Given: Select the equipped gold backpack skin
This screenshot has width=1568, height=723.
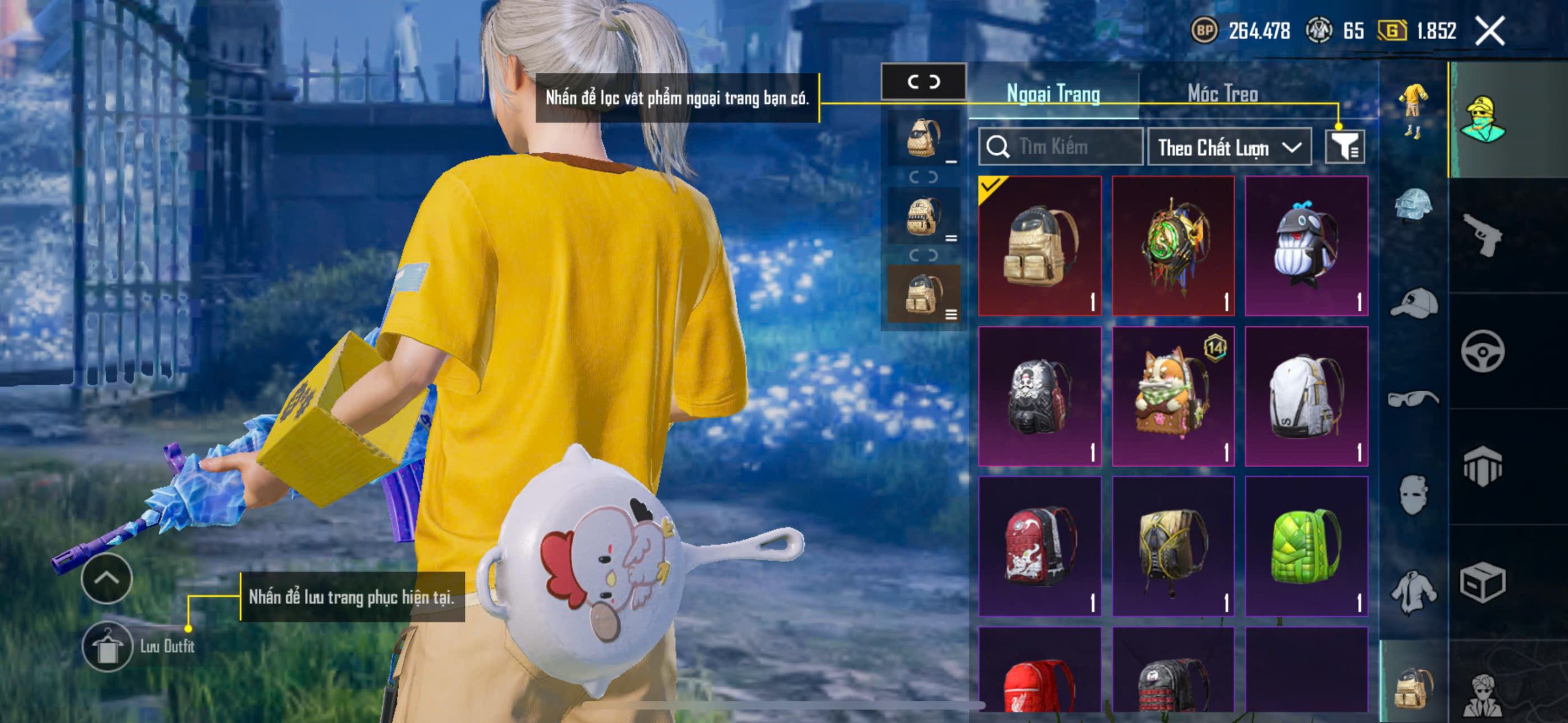Looking at the screenshot, I should pyautogui.click(x=1039, y=246).
